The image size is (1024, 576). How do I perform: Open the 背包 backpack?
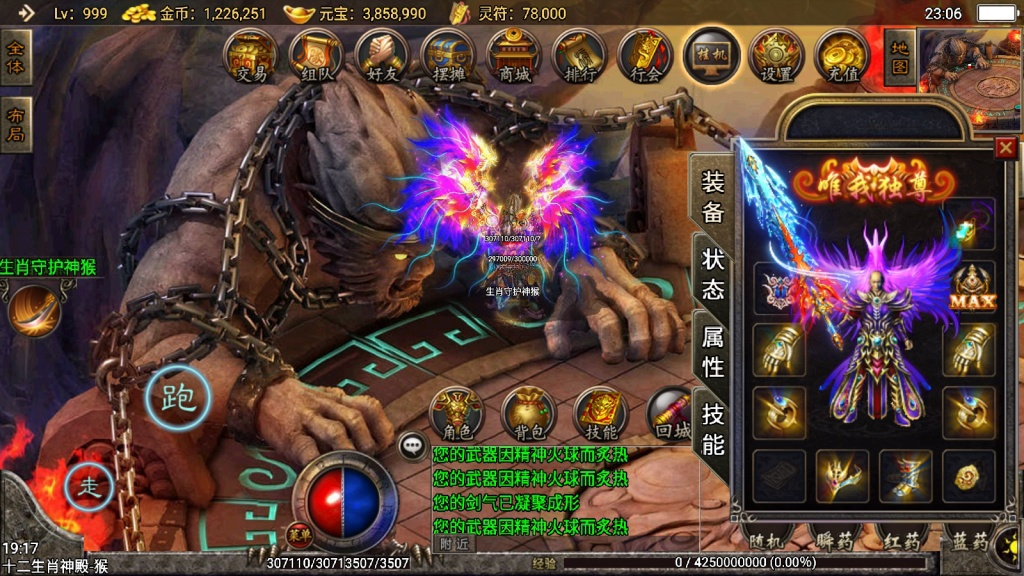pyautogui.click(x=528, y=414)
